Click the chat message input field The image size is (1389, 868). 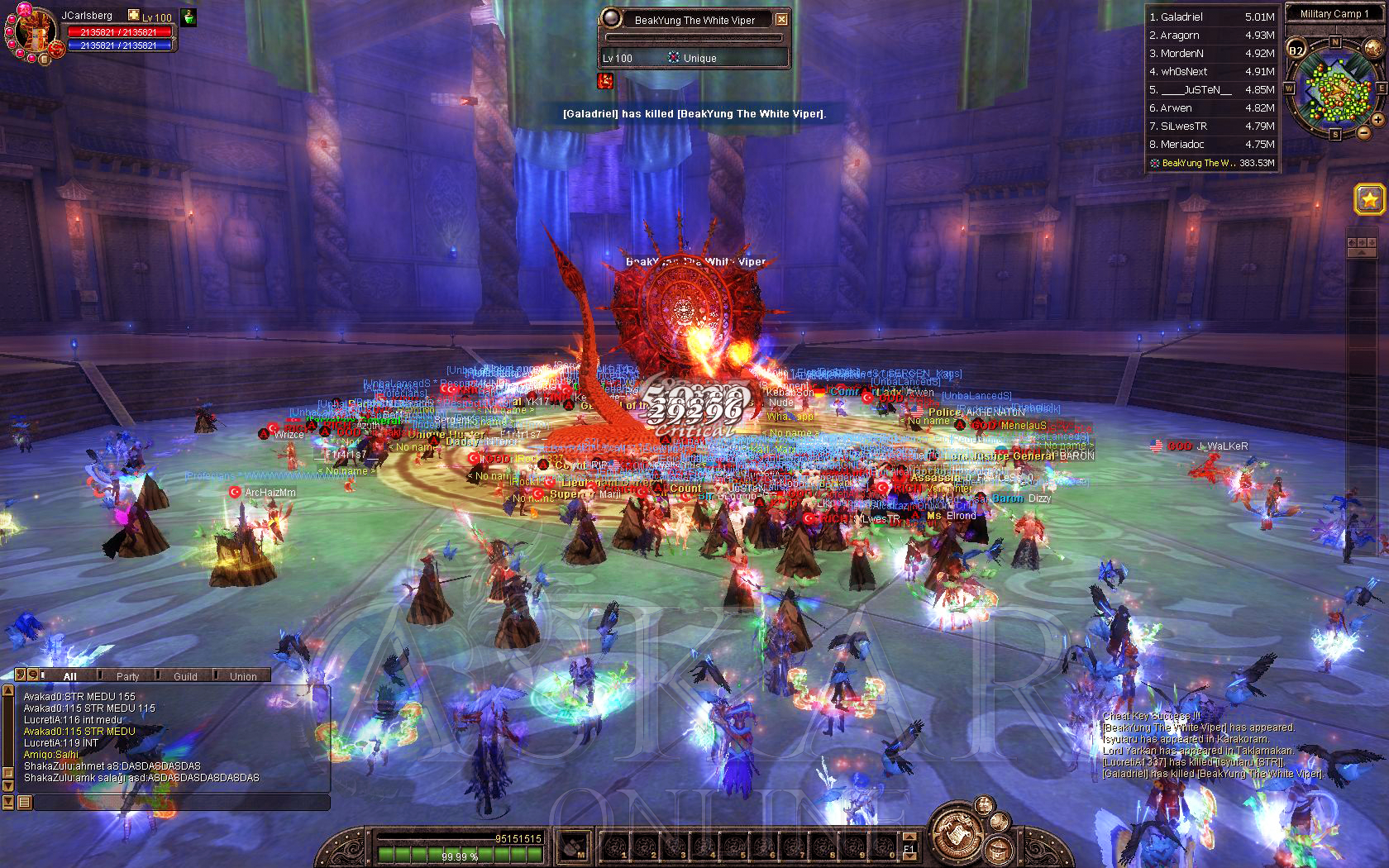180,802
